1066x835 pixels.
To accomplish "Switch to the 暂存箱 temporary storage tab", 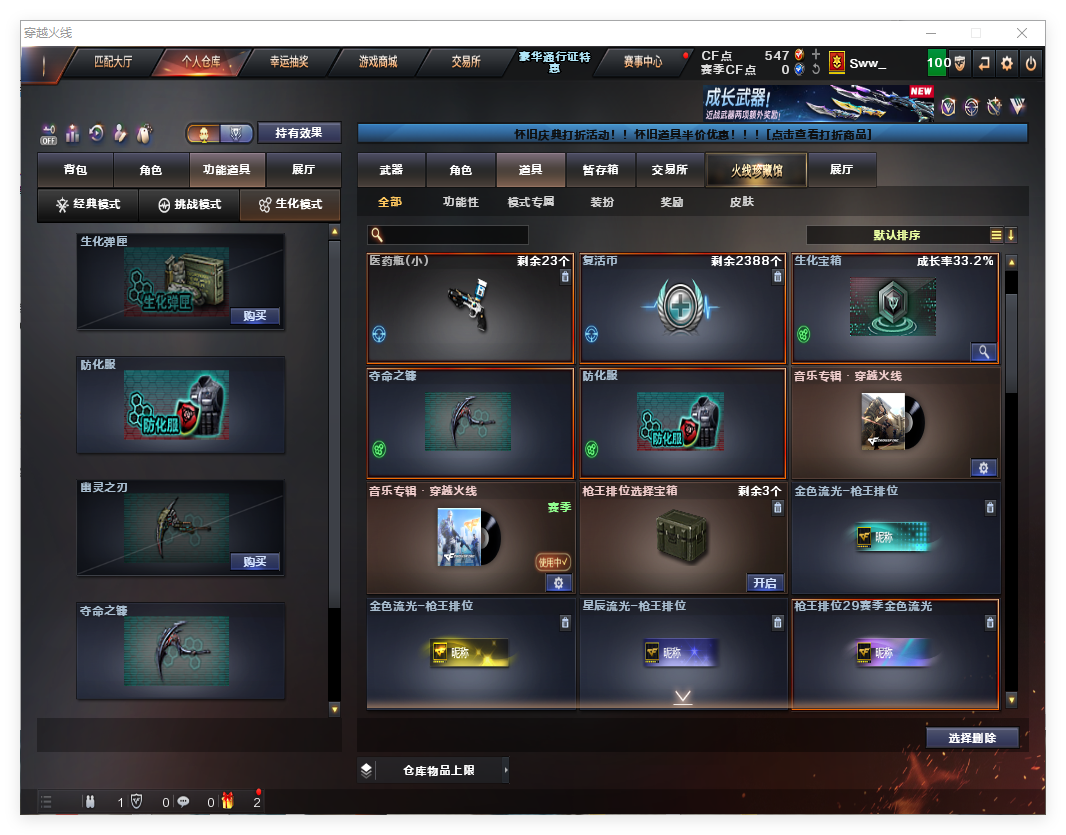I will tap(600, 170).
